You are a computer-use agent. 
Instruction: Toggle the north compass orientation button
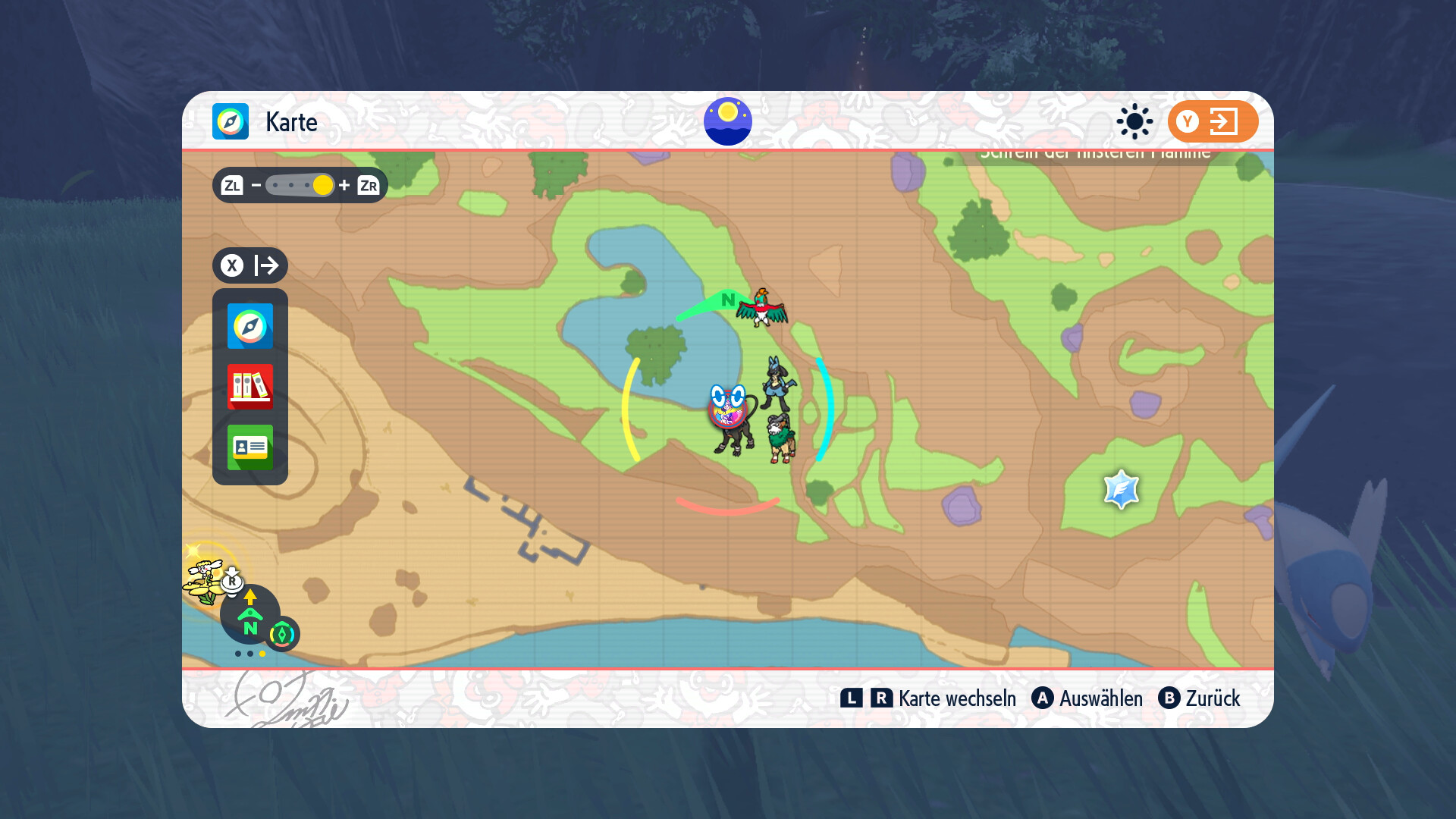pyautogui.click(x=249, y=616)
